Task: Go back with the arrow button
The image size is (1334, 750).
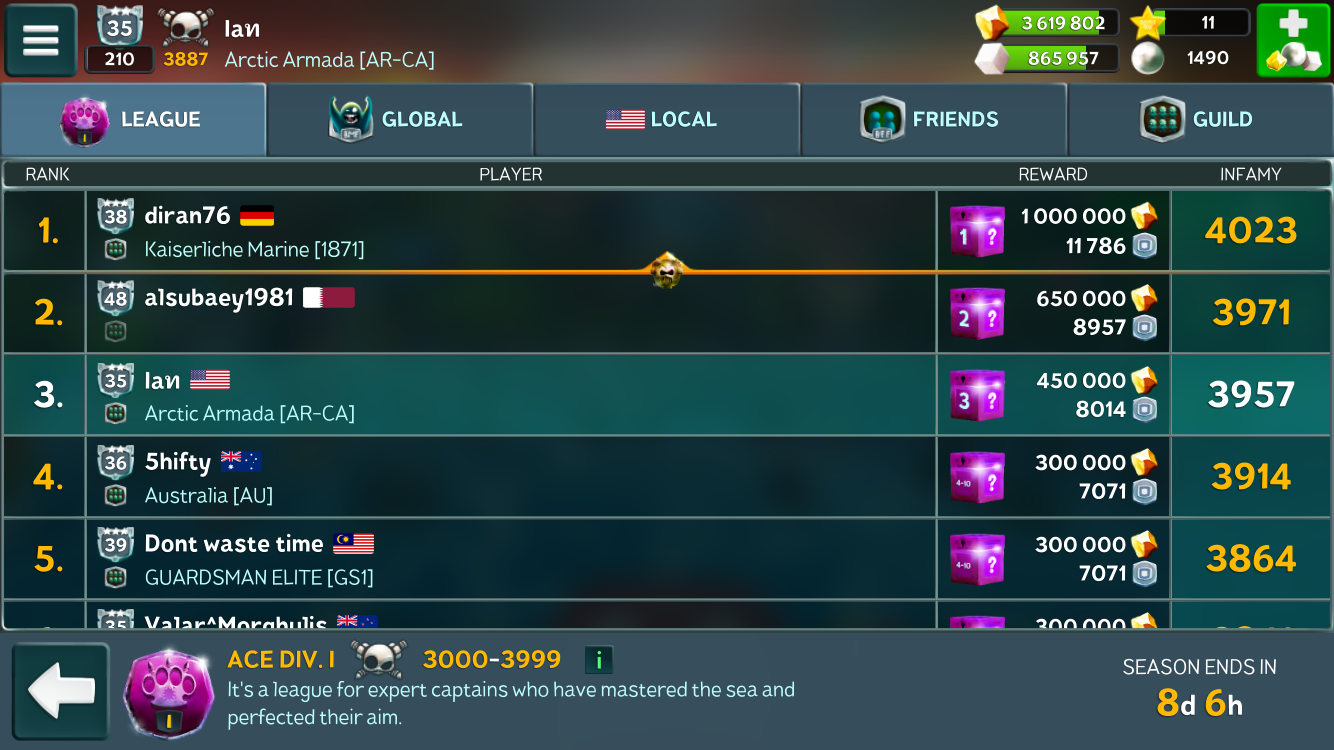Action: tap(60, 691)
